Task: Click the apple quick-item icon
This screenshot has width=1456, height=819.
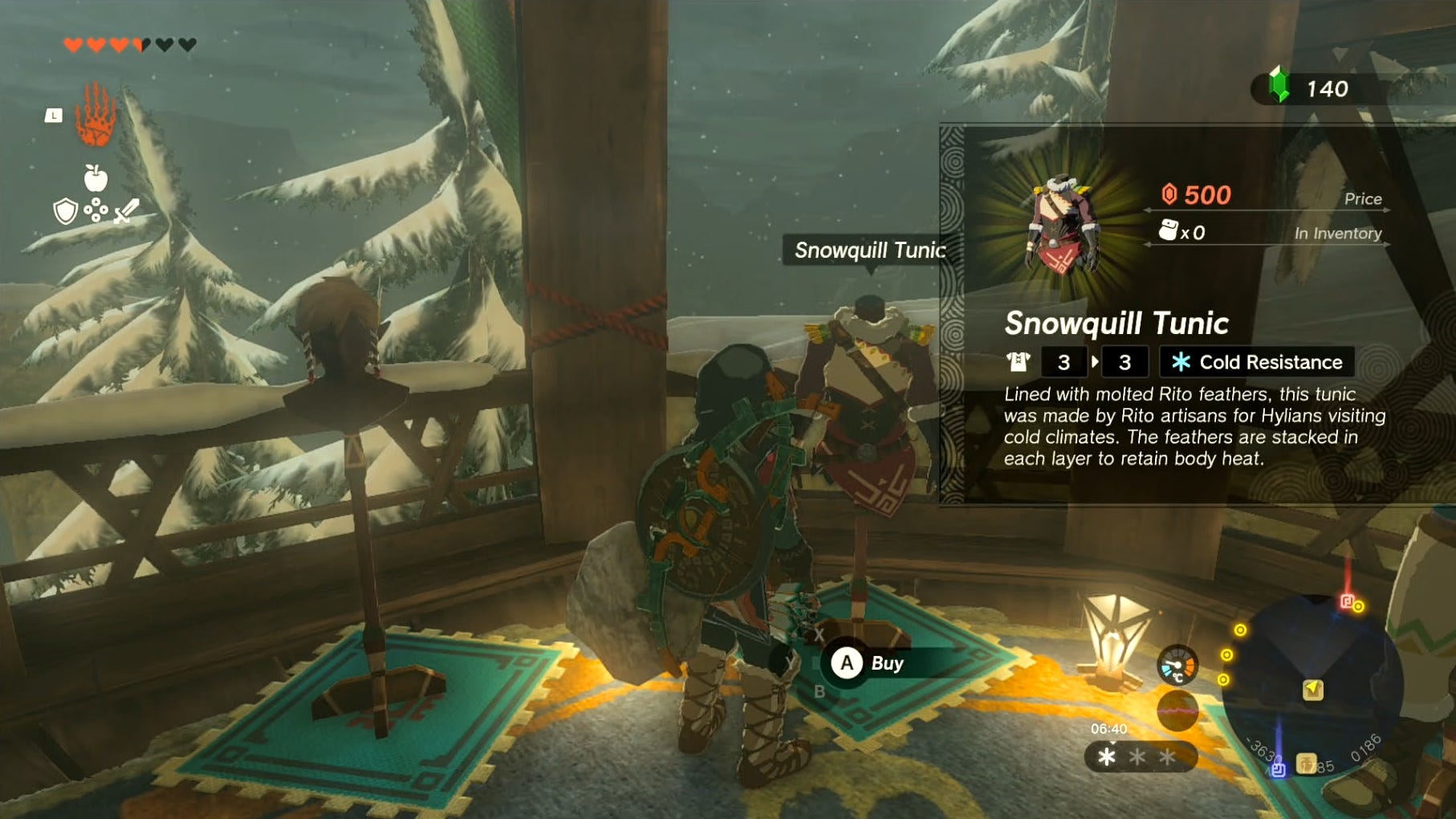Action: point(96,177)
